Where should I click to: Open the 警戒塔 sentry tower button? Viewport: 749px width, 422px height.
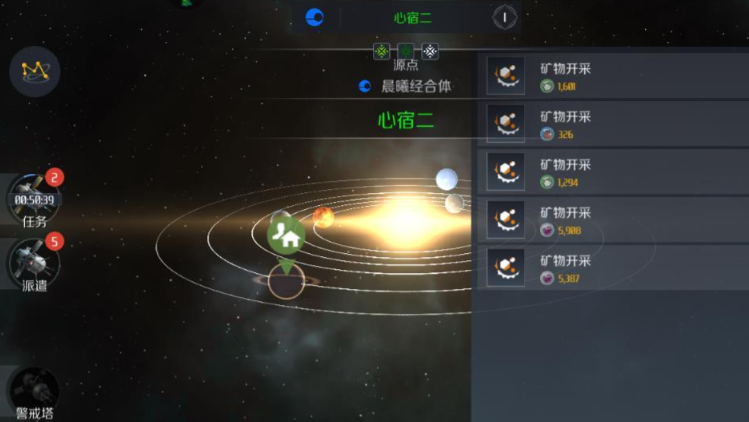[x=35, y=392]
